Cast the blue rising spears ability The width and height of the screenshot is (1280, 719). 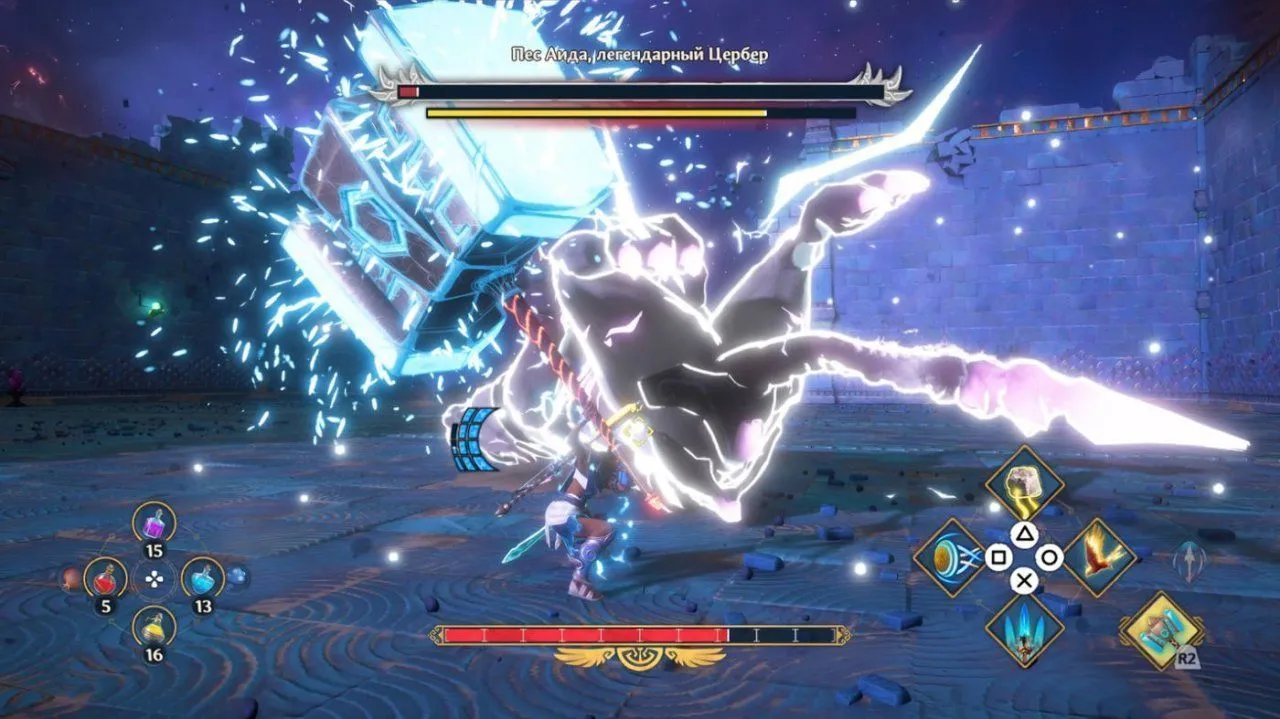[x=1023, y=629]
